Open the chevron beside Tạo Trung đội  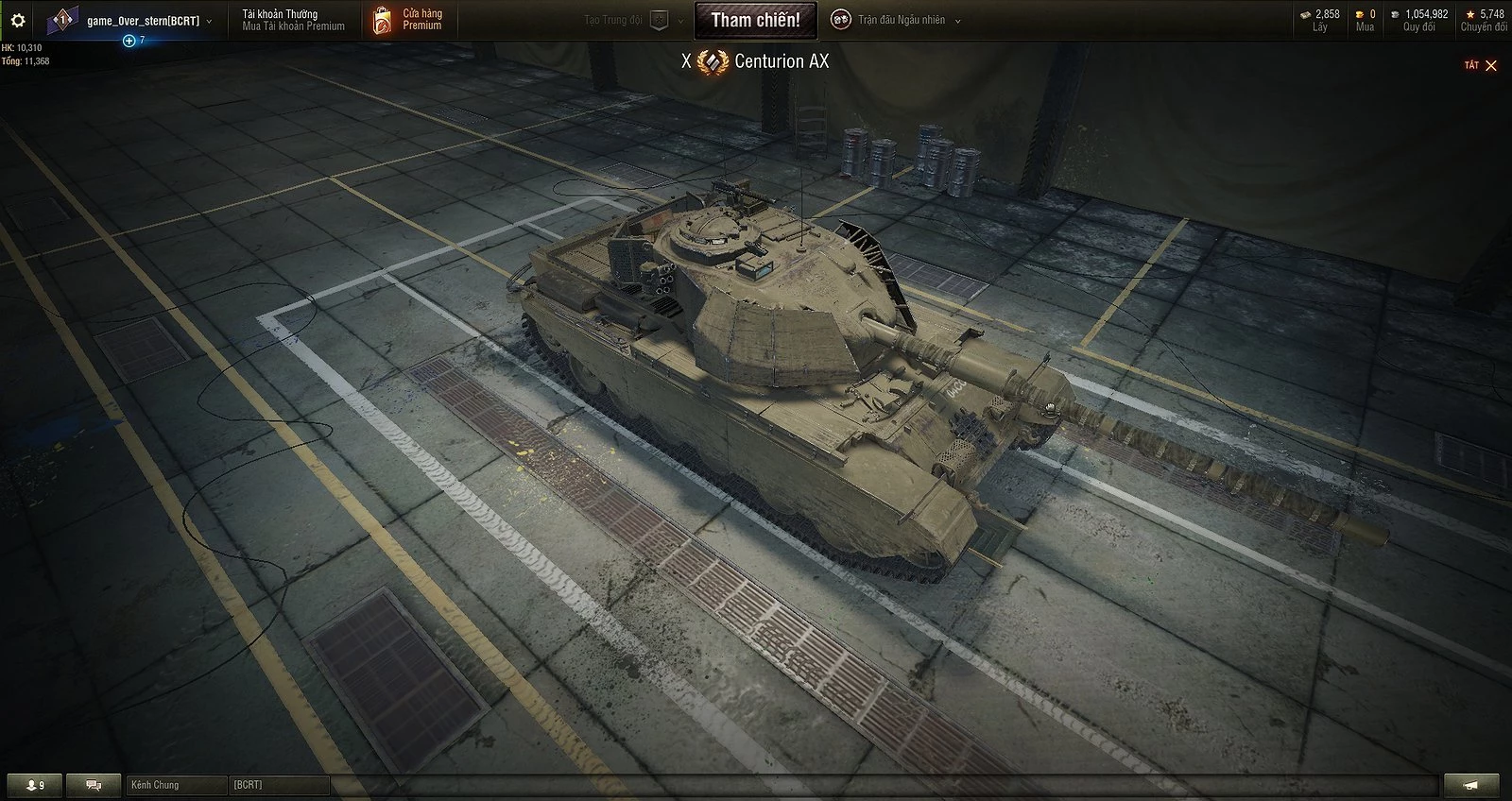tap(679, 19)
